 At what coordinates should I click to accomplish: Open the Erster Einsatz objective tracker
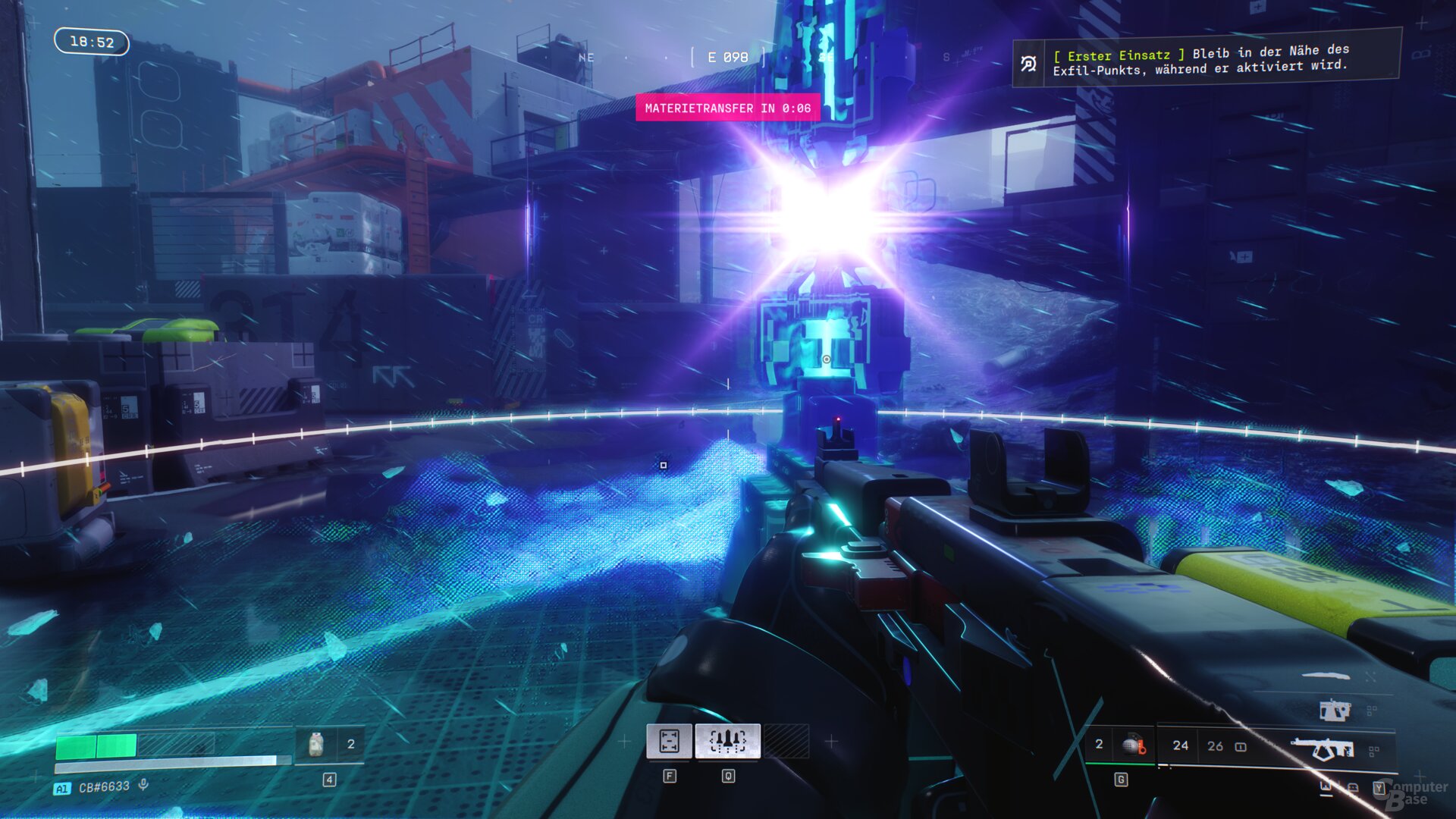(x=1206, y=60)
